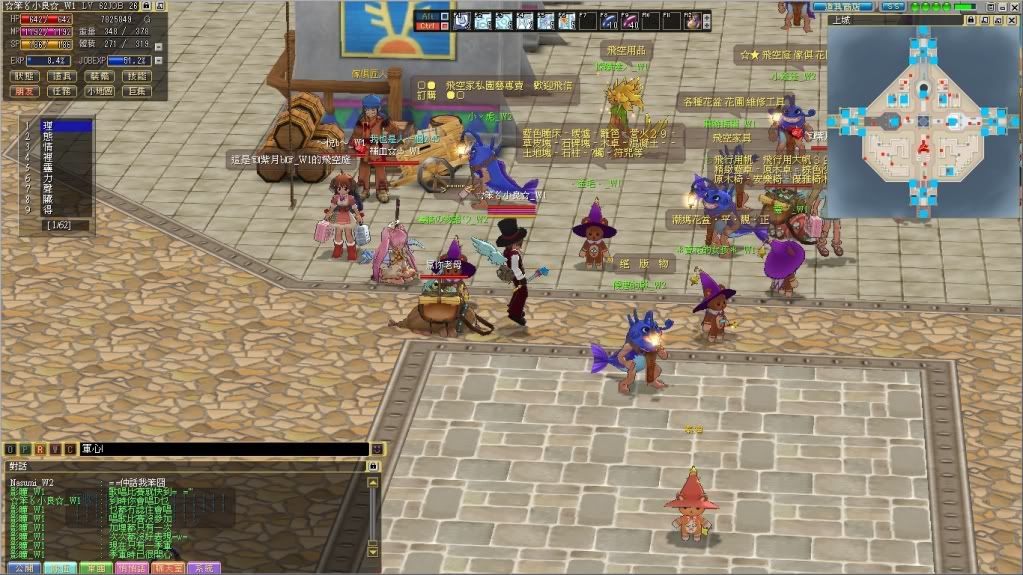Use the potion item in the hotbar
Screen dimensions: 1023x575
692,20
